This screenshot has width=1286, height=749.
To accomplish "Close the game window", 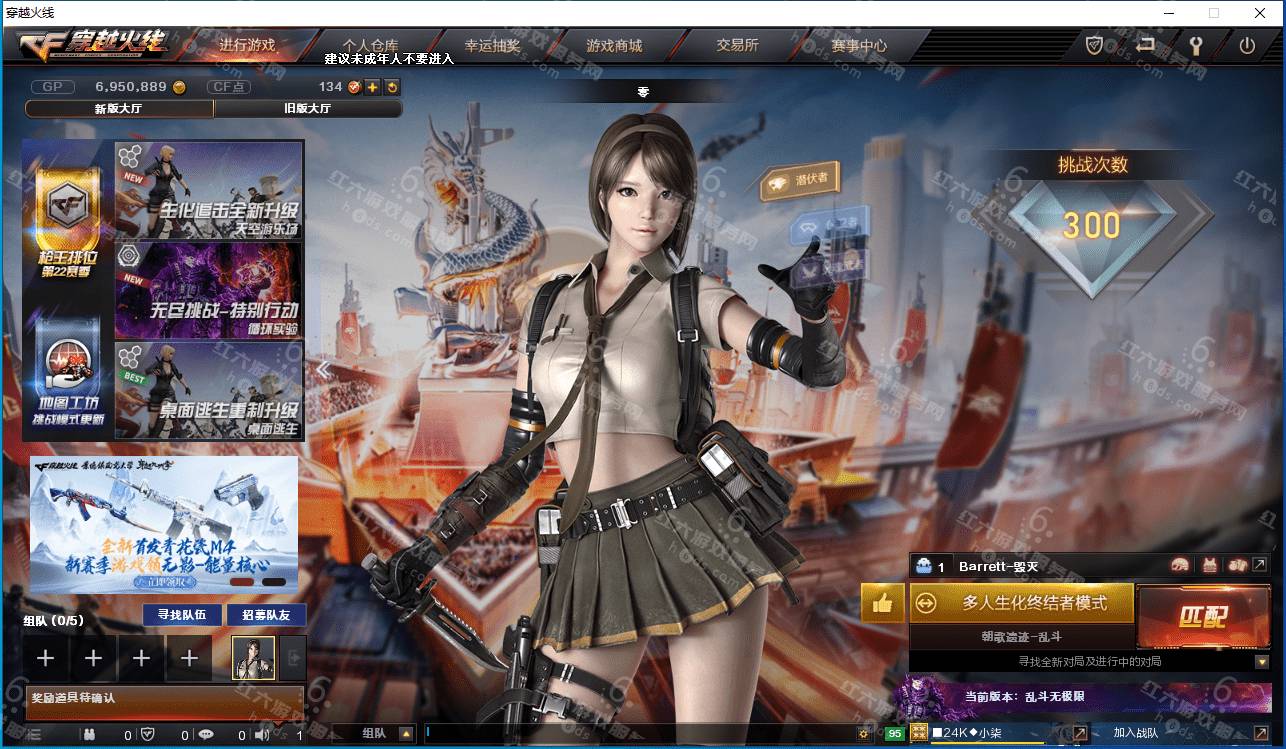I will (x=1261, y=13).
